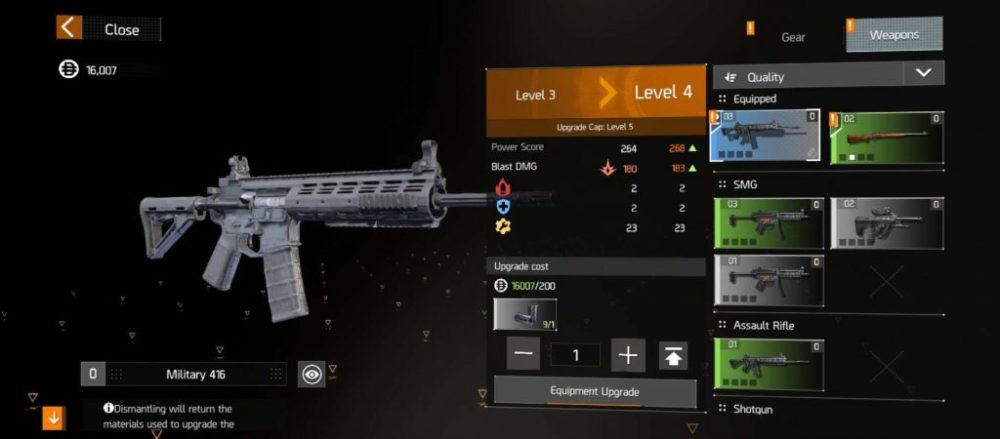Select the grey level 01 SMG
The height and width of the screenshot is (439, 1000).
click(x=769, y=279)
